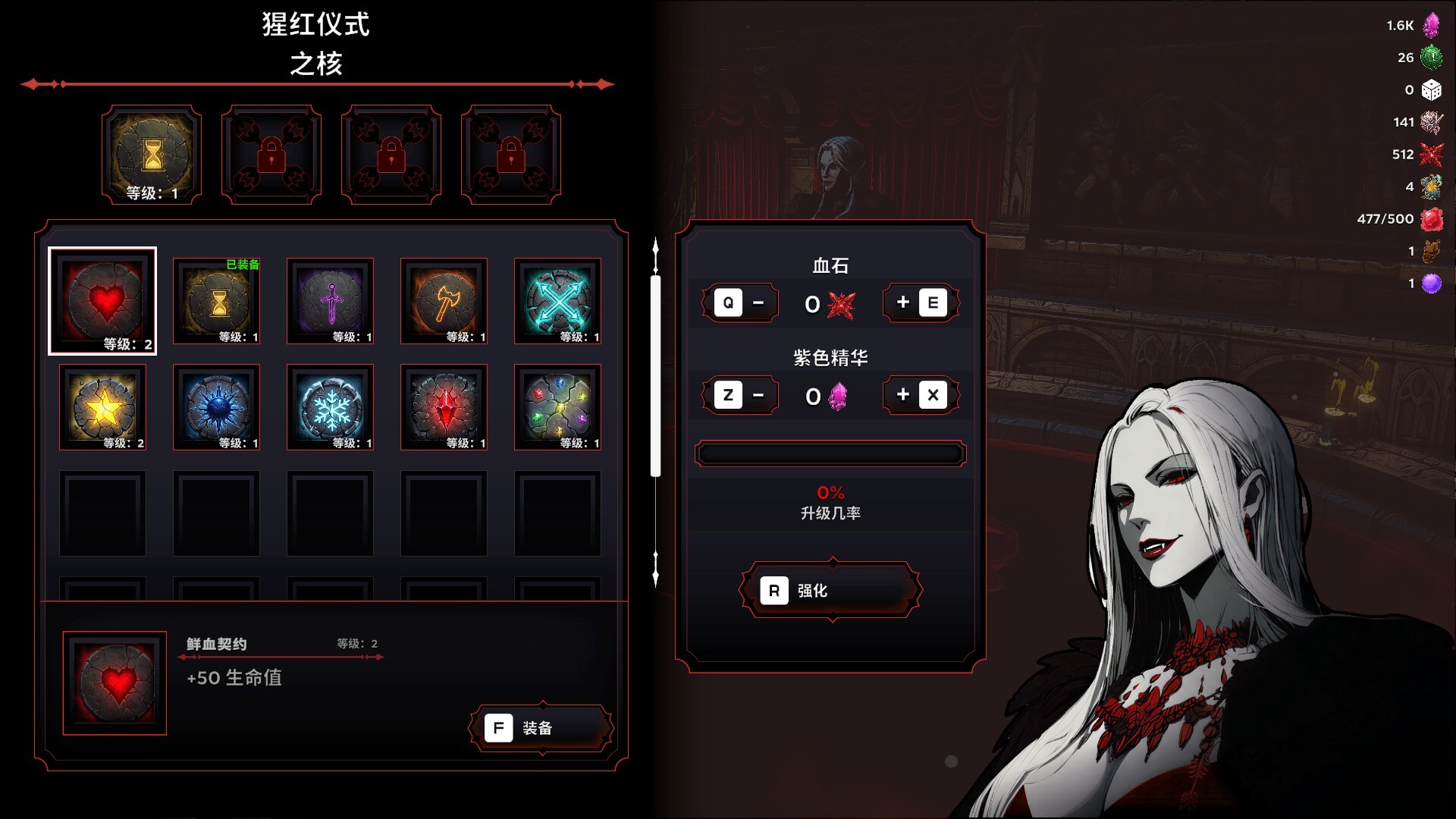Image resolution: width=1456 pixels, height=819 pixels.
Task: Select the equipped hourglass rune marked 已装备
Action: [217, 301]
